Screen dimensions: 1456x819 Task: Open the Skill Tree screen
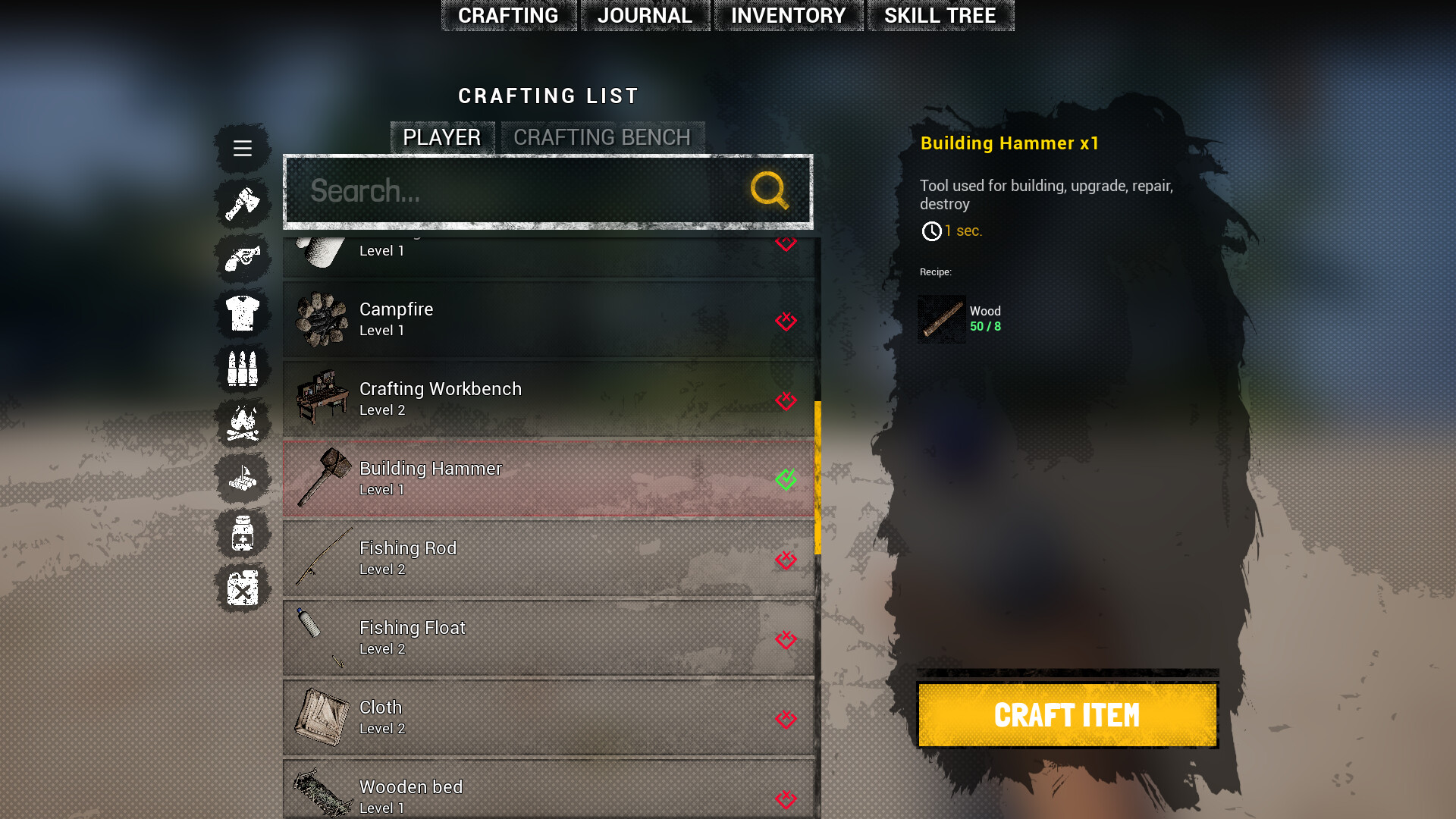coord(940,15)
